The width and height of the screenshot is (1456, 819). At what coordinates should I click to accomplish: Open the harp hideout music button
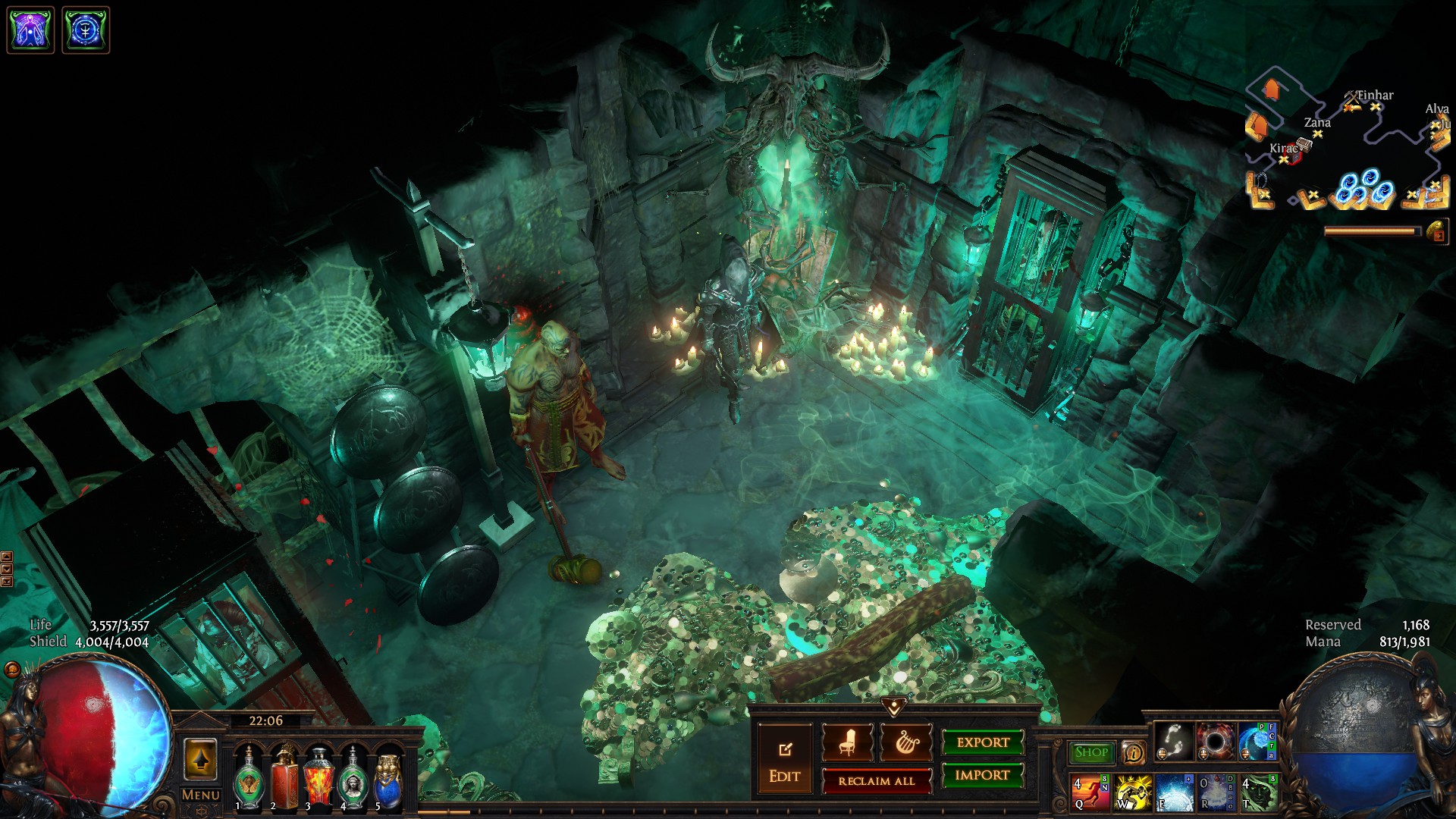point(906,742)
